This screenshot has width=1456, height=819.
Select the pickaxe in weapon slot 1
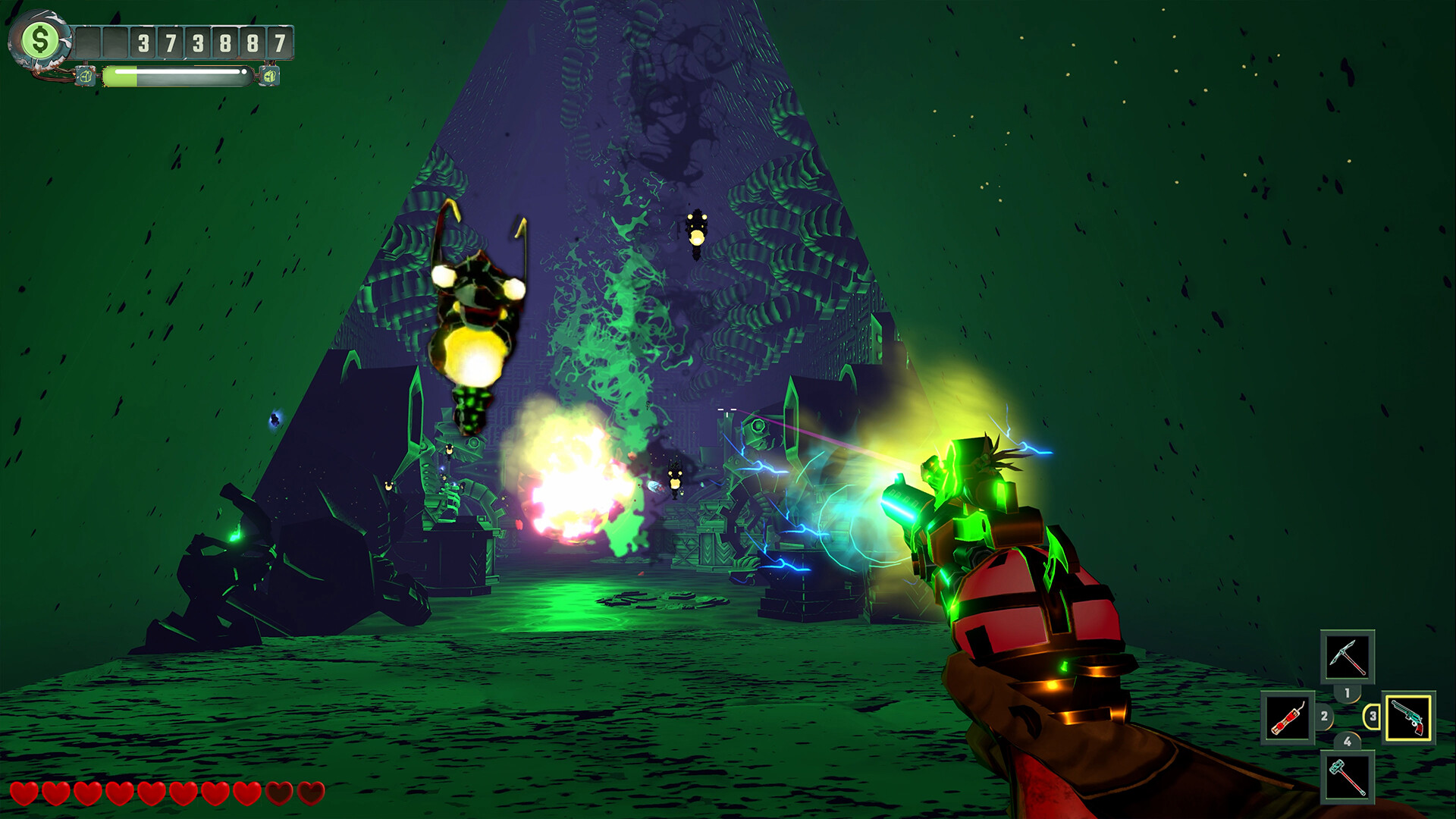tap(1347, 657)
